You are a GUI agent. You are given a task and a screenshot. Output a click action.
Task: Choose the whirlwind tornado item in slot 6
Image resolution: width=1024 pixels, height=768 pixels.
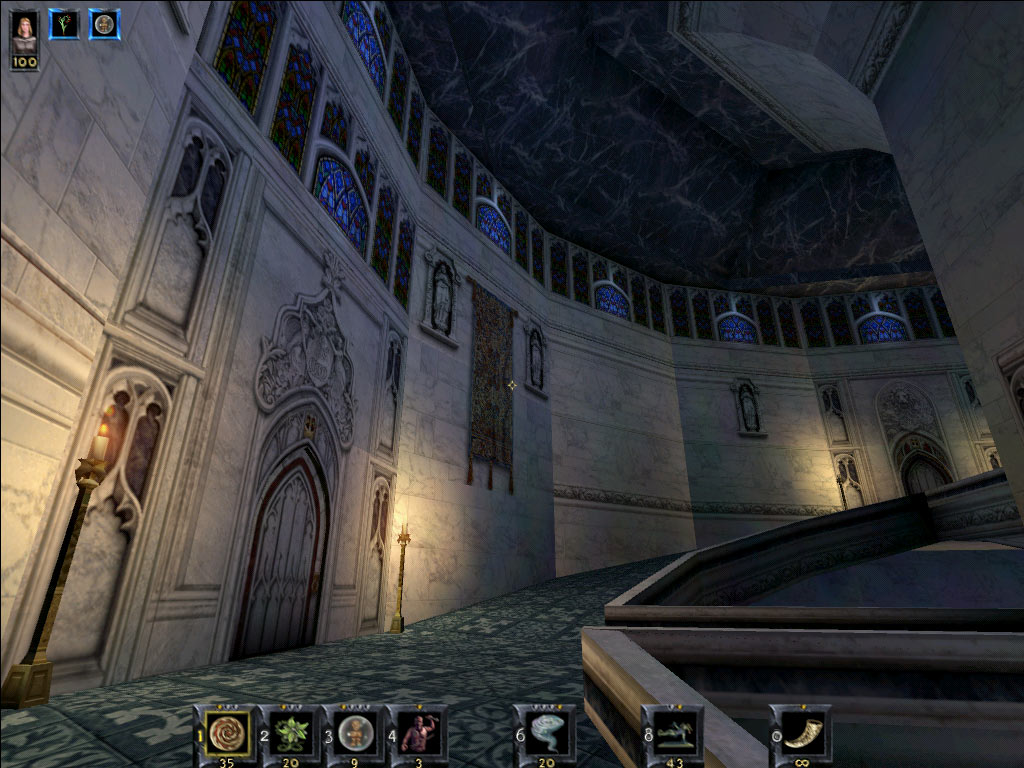click(x=547, y=733)
